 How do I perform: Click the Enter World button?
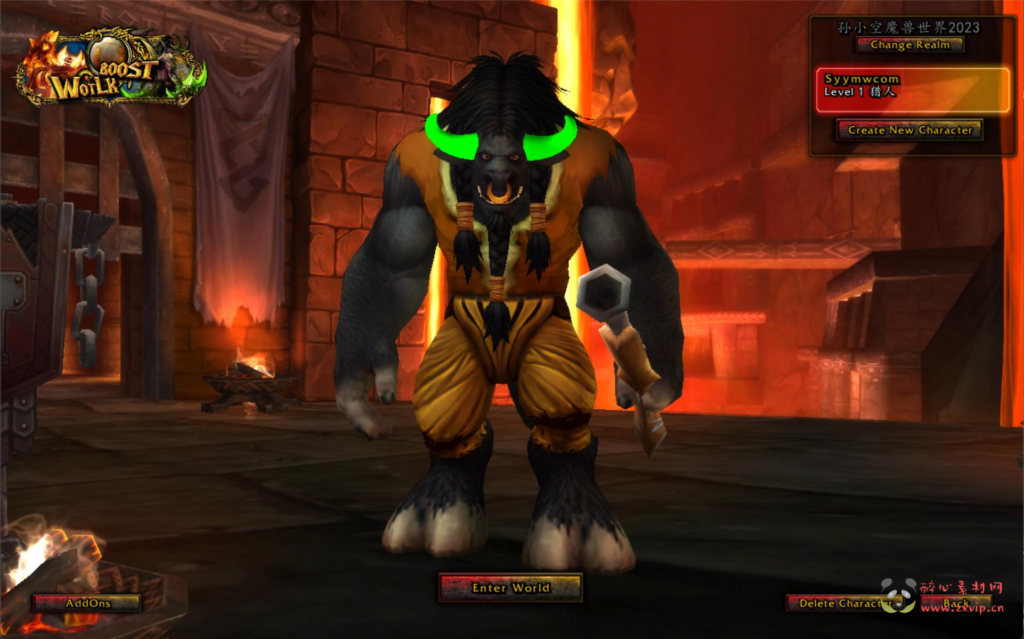click(510, 588)
